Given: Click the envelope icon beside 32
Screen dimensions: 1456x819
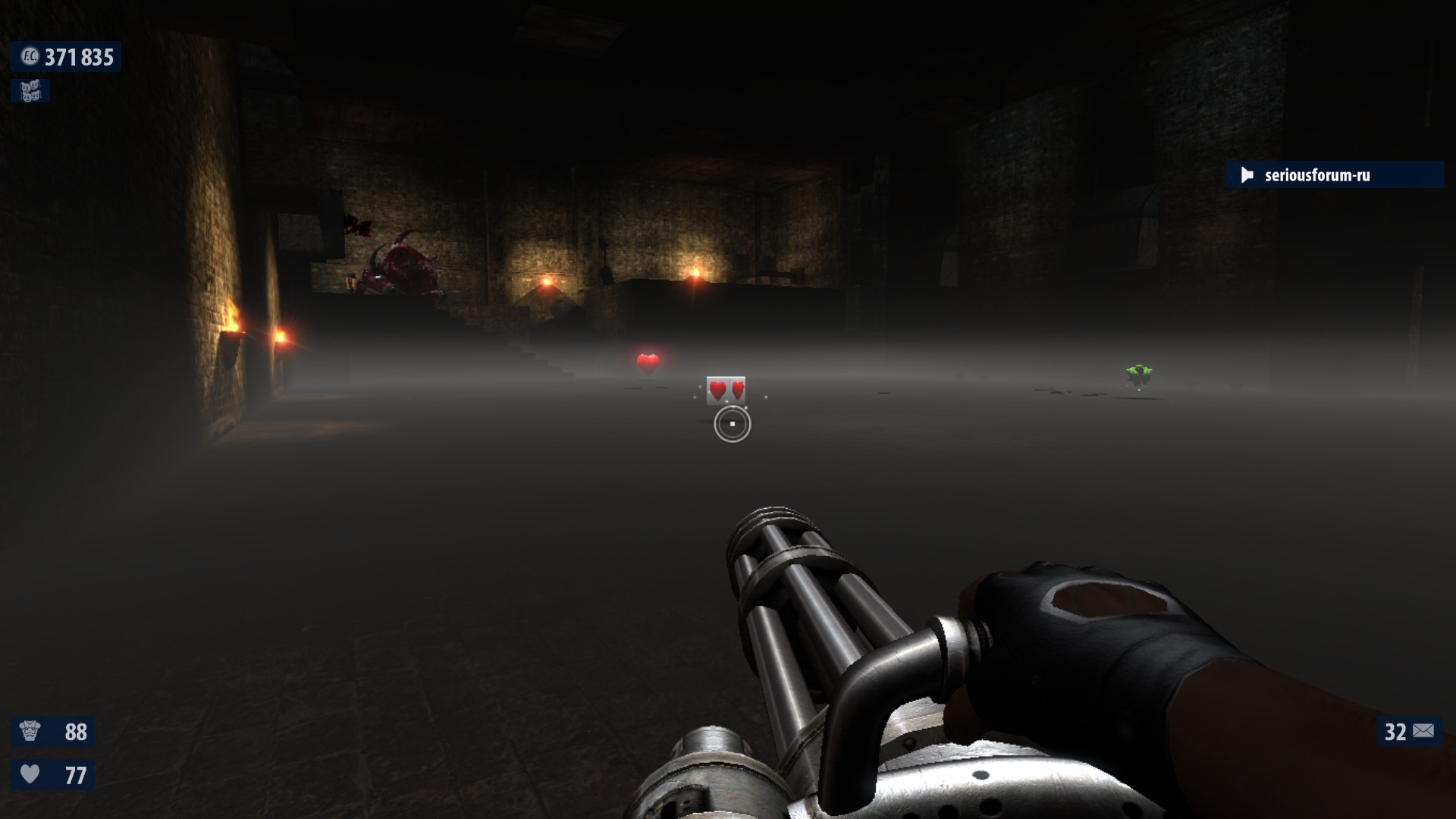Looking at the screenshot, I should click(x=1423, y=731).
